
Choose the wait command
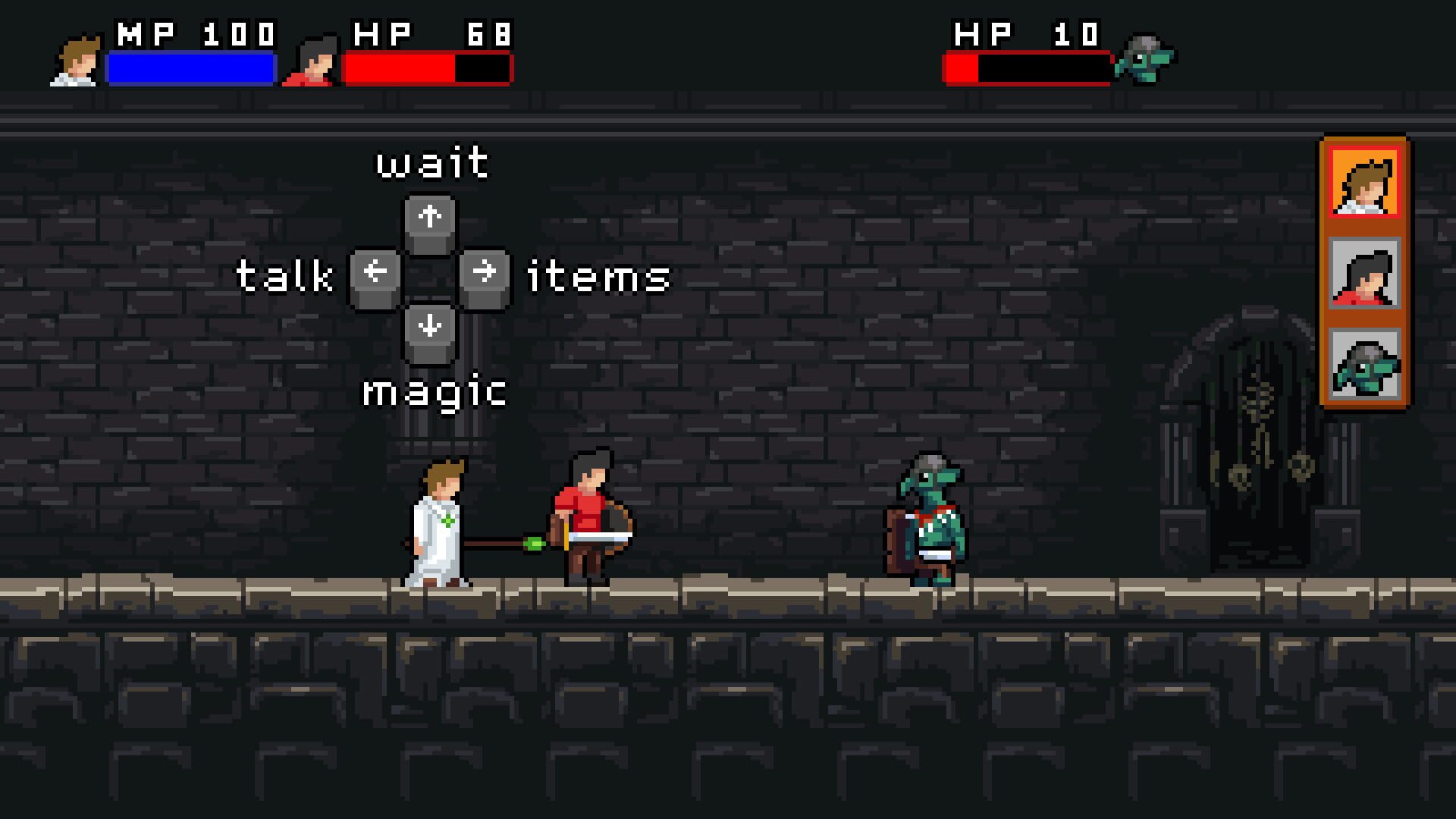[x=431, y=161]
